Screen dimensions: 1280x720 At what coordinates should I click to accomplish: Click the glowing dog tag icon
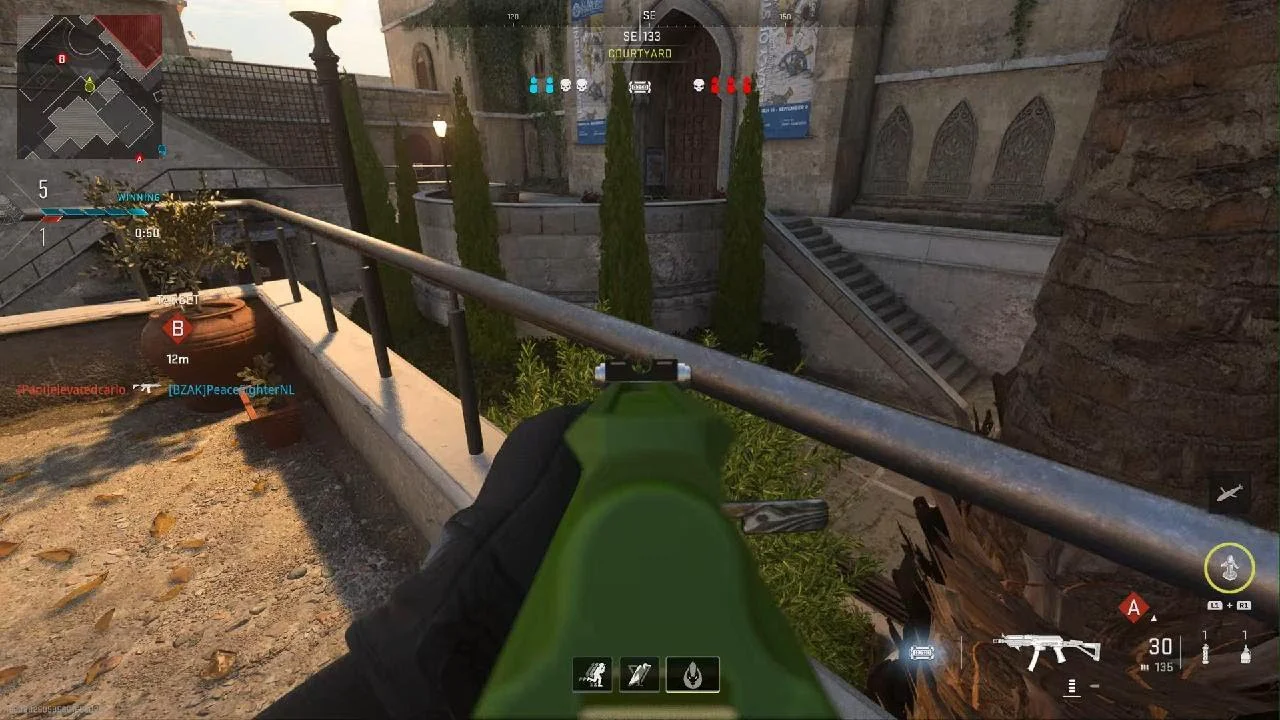click(922, 653)
